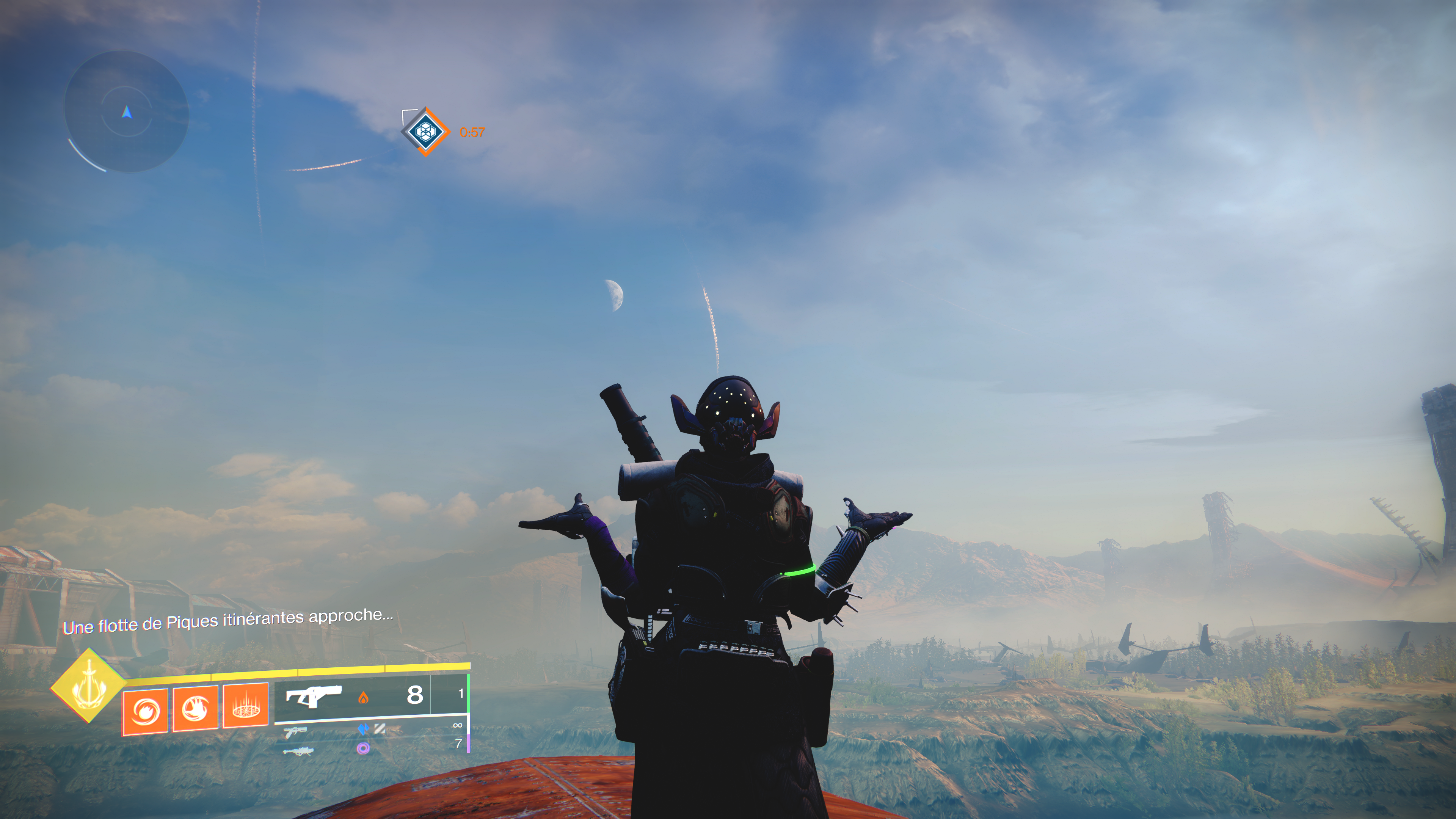Screen dimensions: 1456x819
Task: Switch to the stowed sidearm weapon
Action: [x=295, y=733]
